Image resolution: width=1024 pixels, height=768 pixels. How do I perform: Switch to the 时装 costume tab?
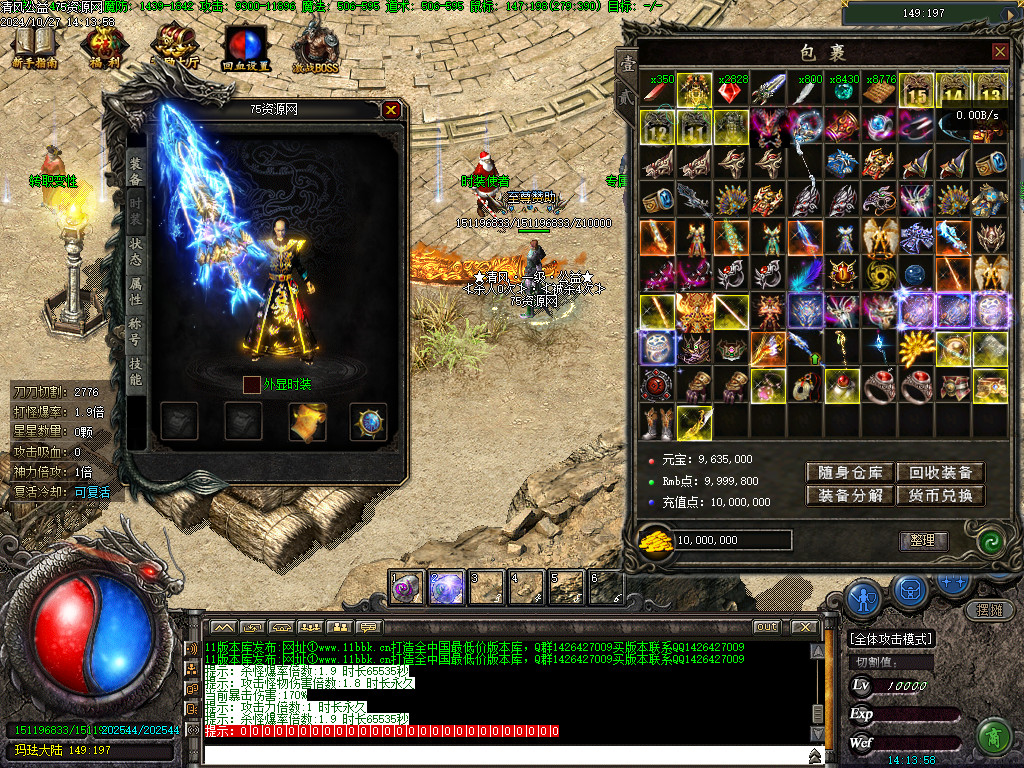point(135,212)
